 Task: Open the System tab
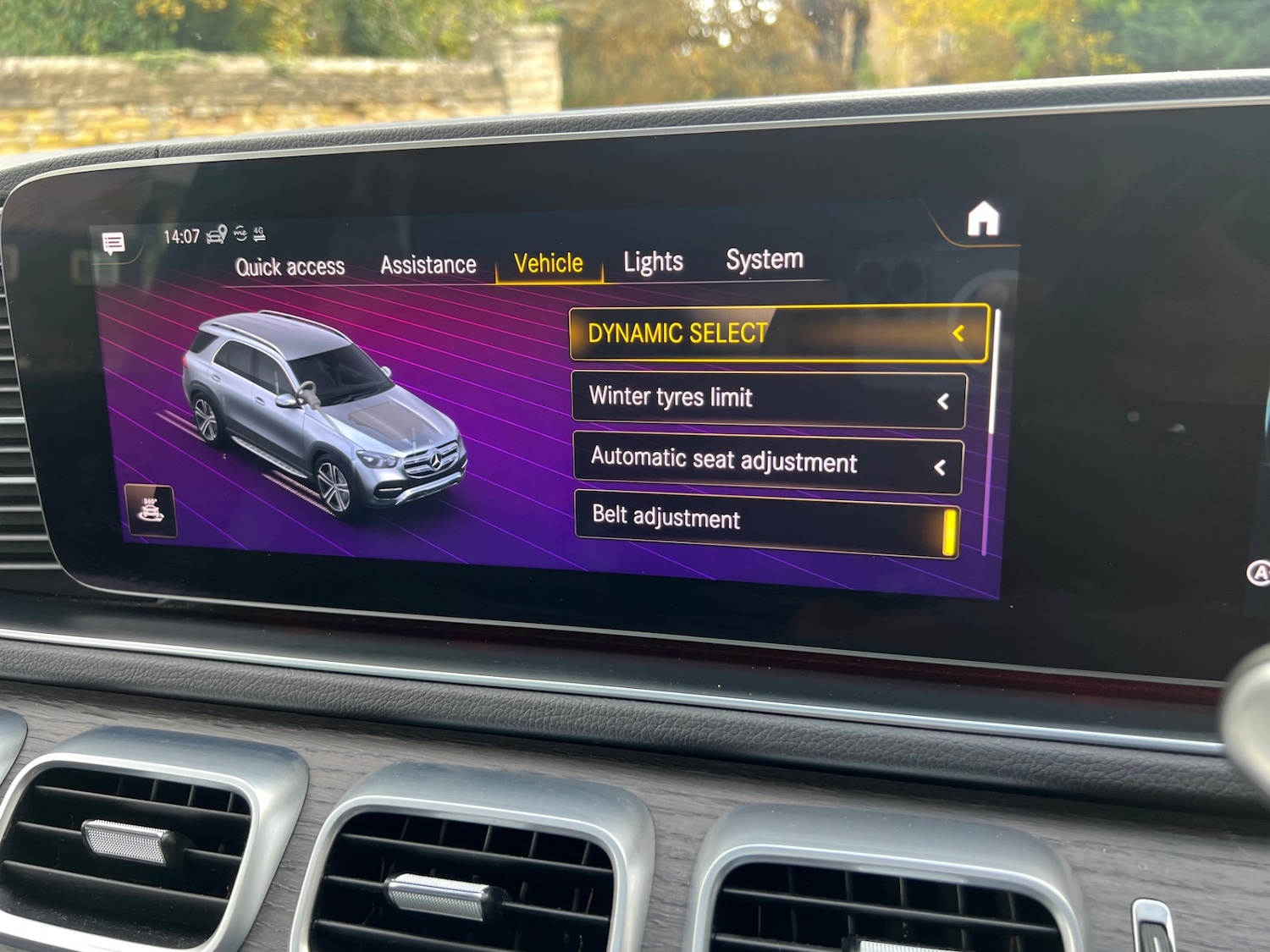[x=763, y=258]
